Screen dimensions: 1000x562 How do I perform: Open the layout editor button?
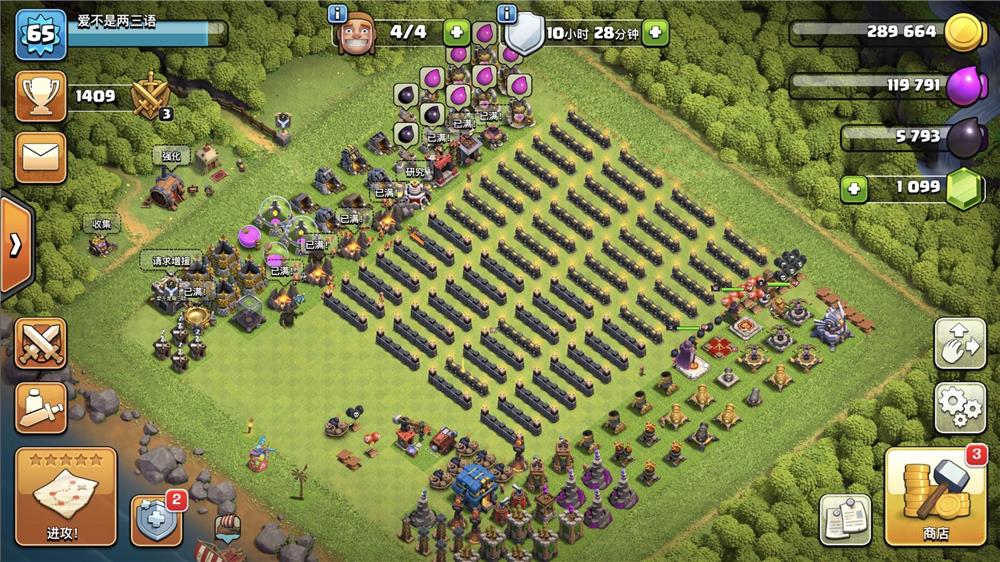point(959,344)
